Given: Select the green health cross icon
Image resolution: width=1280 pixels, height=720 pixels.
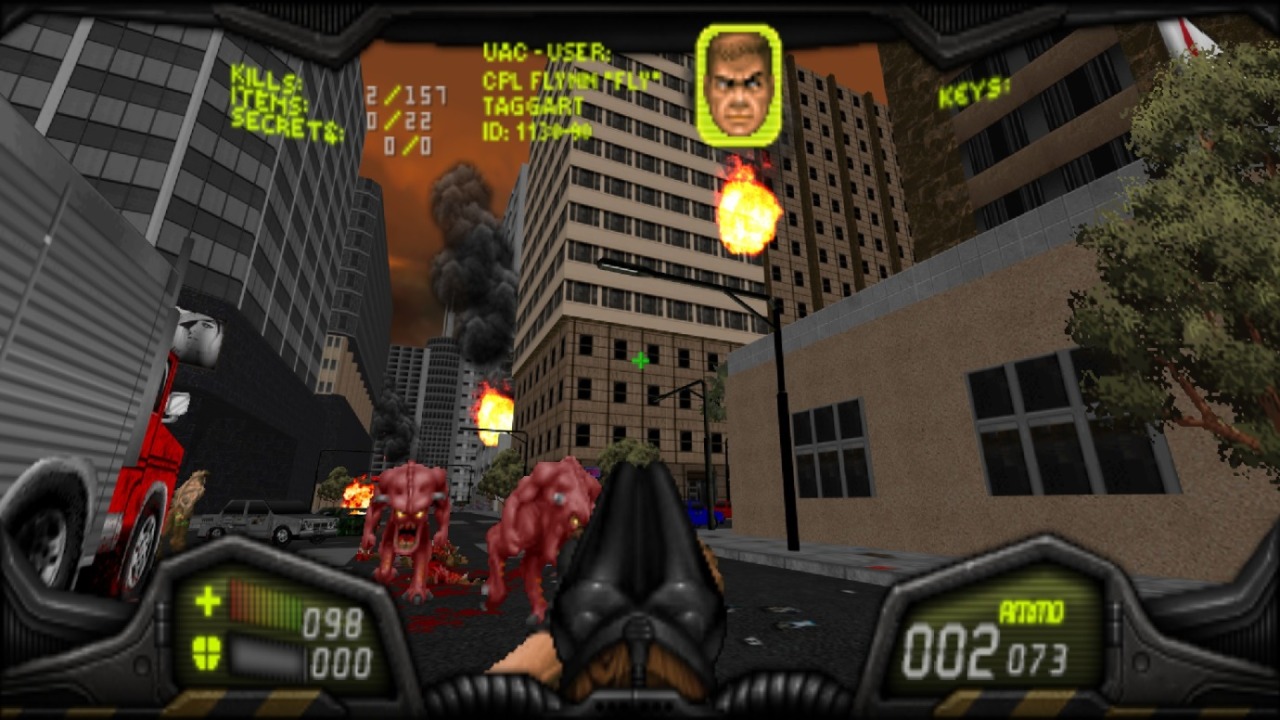Looking at the screenshot, I should (x=208, y=601).
